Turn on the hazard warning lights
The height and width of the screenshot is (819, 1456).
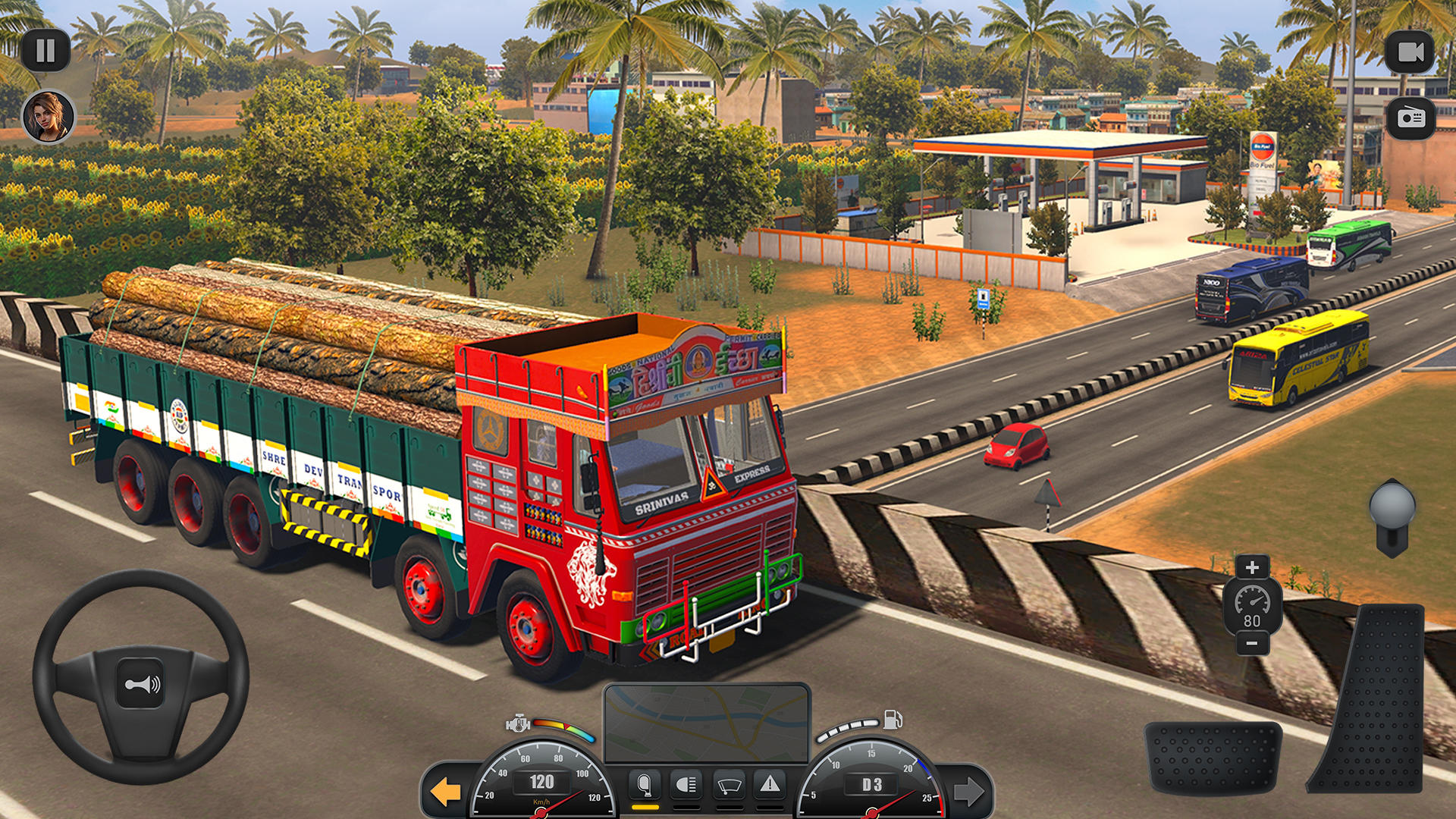tap(771, 784)
